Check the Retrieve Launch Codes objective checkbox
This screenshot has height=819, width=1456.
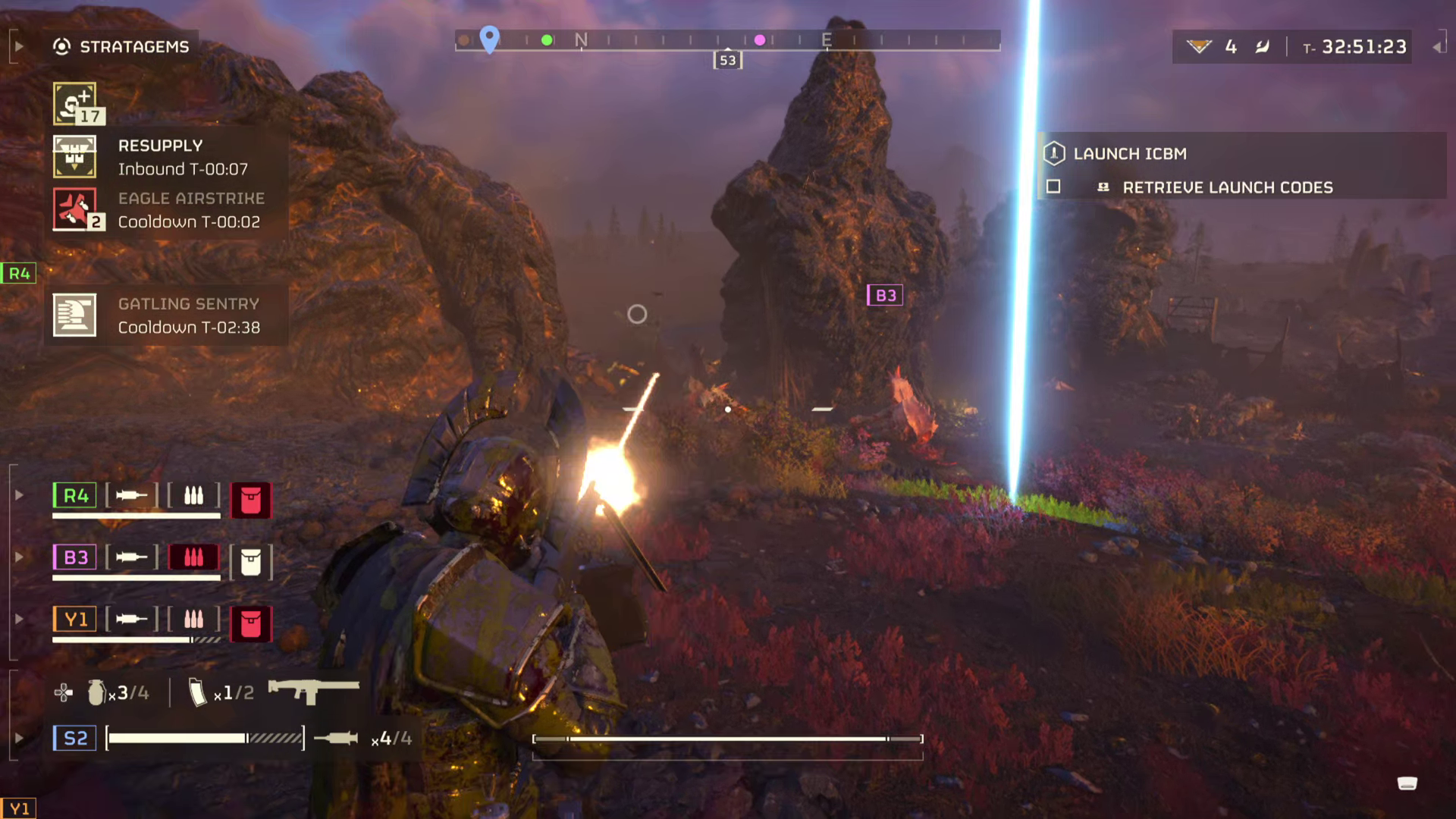(1052, 187)
